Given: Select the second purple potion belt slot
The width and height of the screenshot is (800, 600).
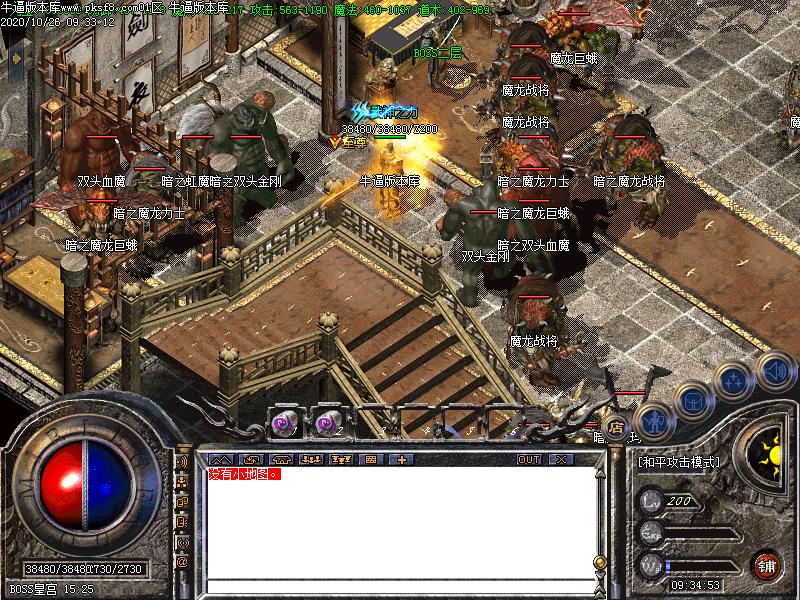Looking at the screenshot, I should tap(329, 424).
